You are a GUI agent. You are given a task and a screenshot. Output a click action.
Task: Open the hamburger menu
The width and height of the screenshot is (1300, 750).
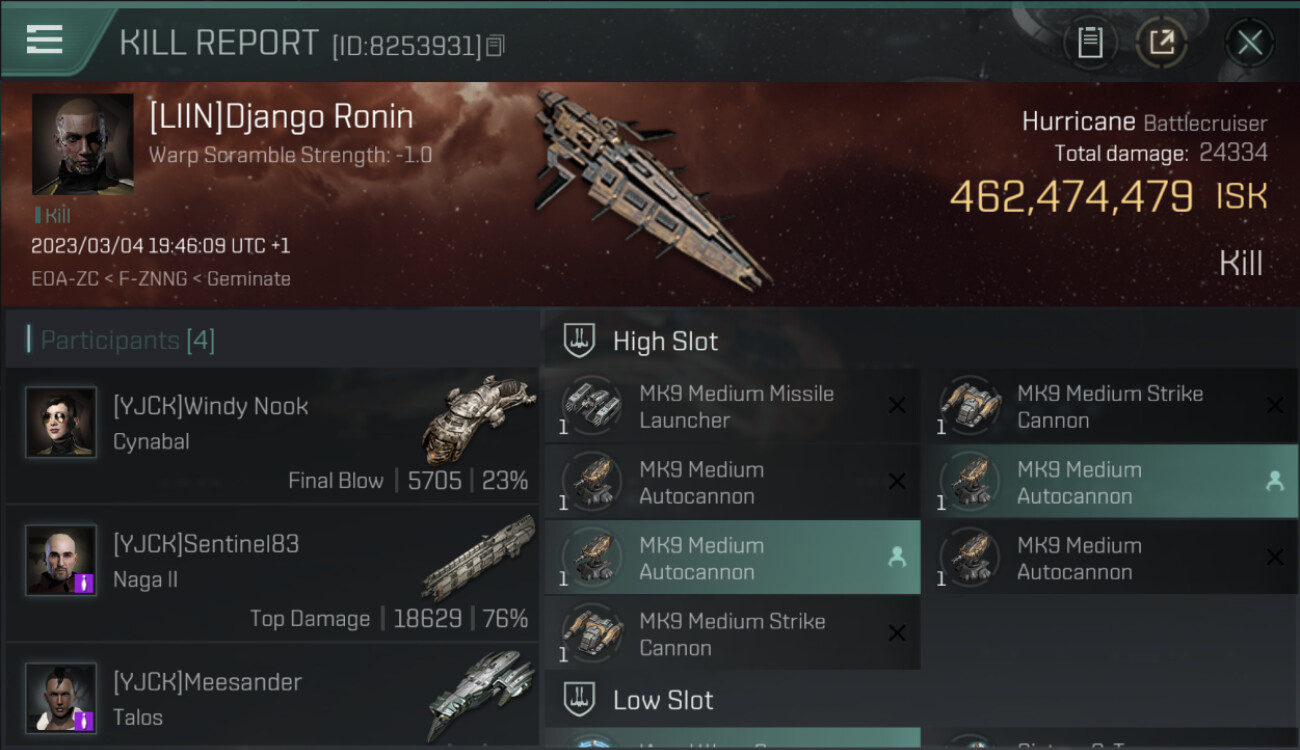44,40
